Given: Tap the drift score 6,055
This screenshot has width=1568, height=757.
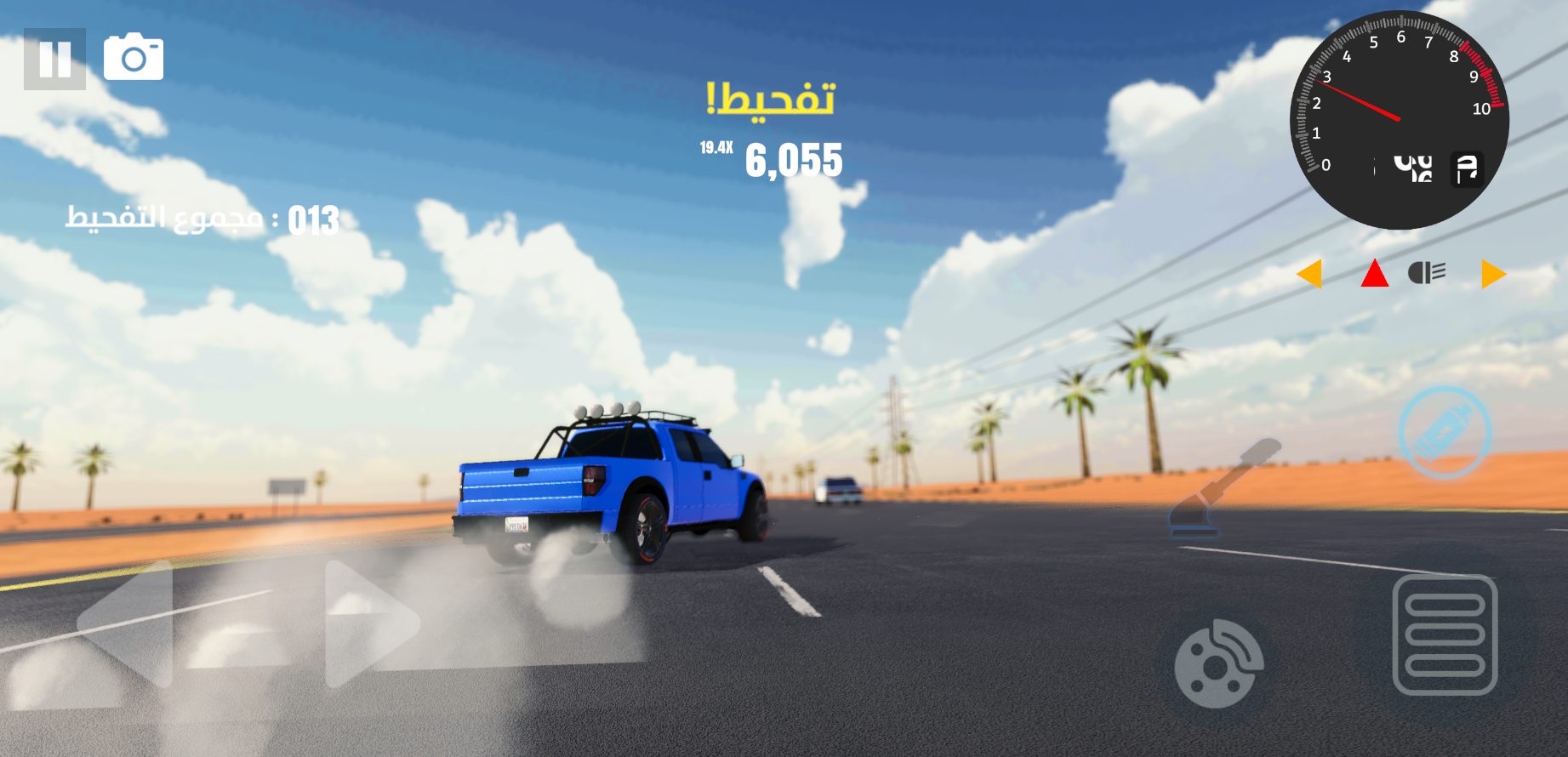Looking at the screenshot, I should coord(794,162).
